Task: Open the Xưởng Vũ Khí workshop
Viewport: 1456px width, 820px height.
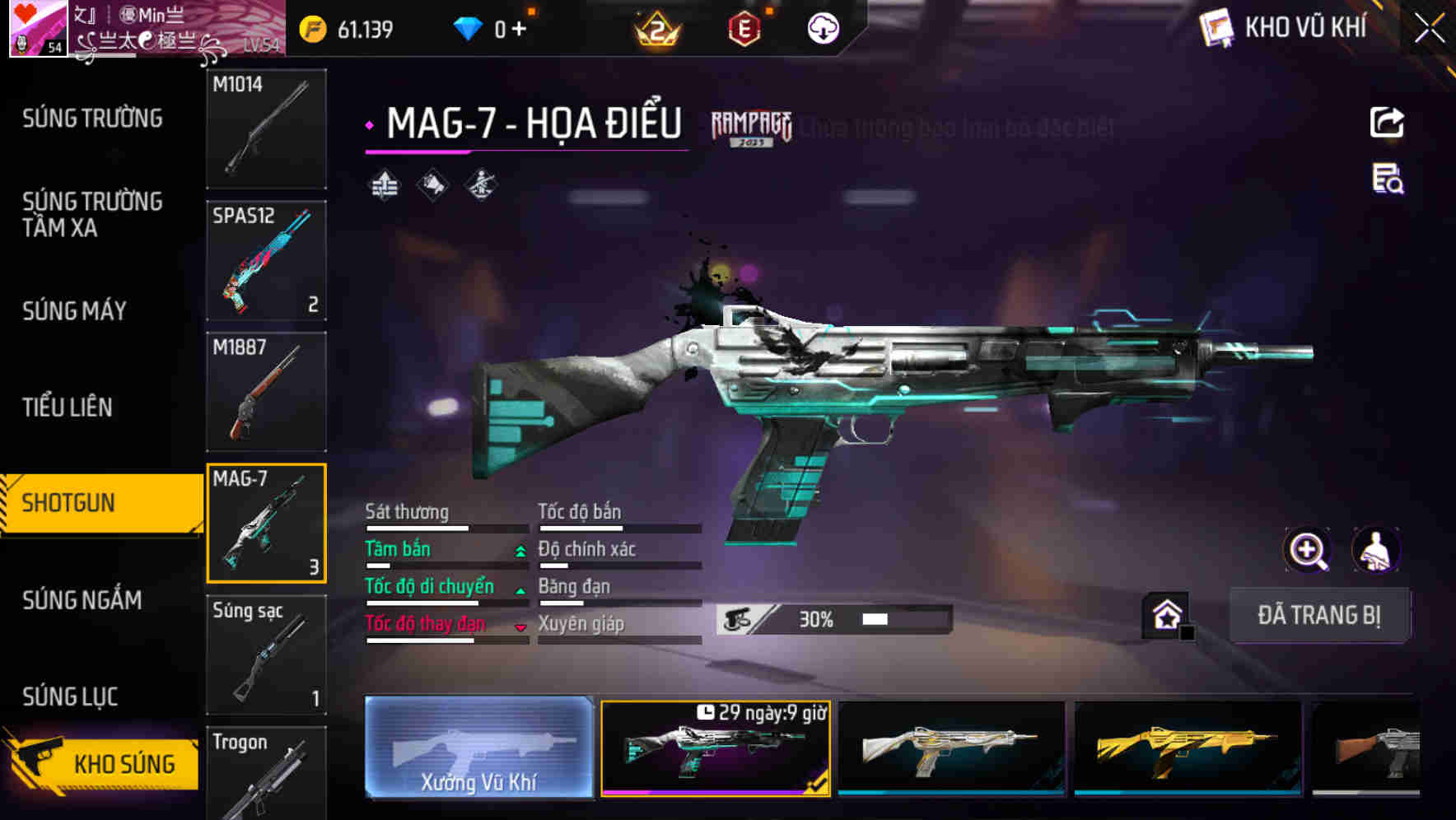Action: click(x=478, y=748)
